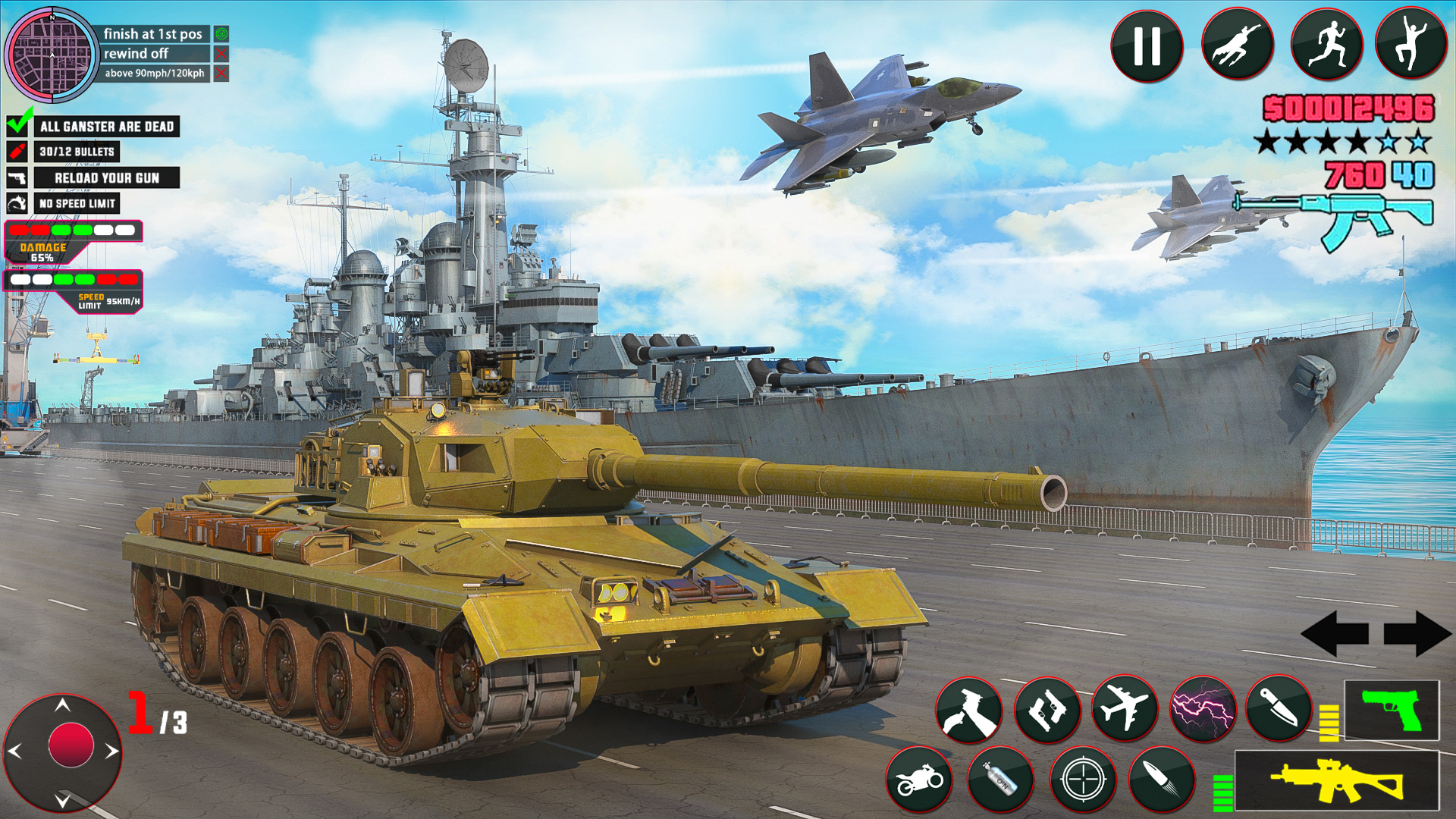The height and width of the screenshot is (819, 1456).
Task: Select the motorcycle spawn icon
Action: point(920,781)
